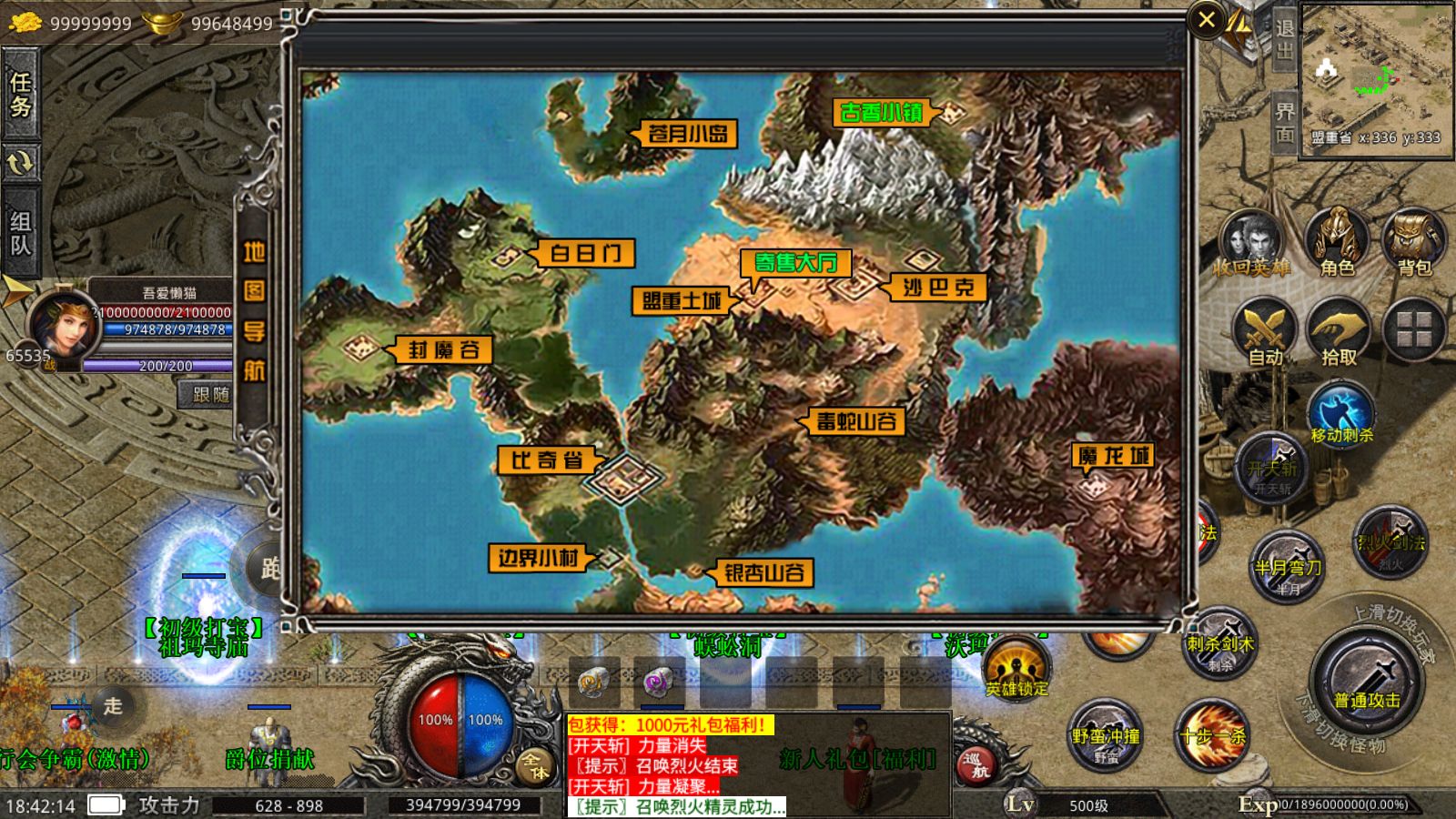Pick 白日门 map location
Screen dimensions: 1456x819
585,253
